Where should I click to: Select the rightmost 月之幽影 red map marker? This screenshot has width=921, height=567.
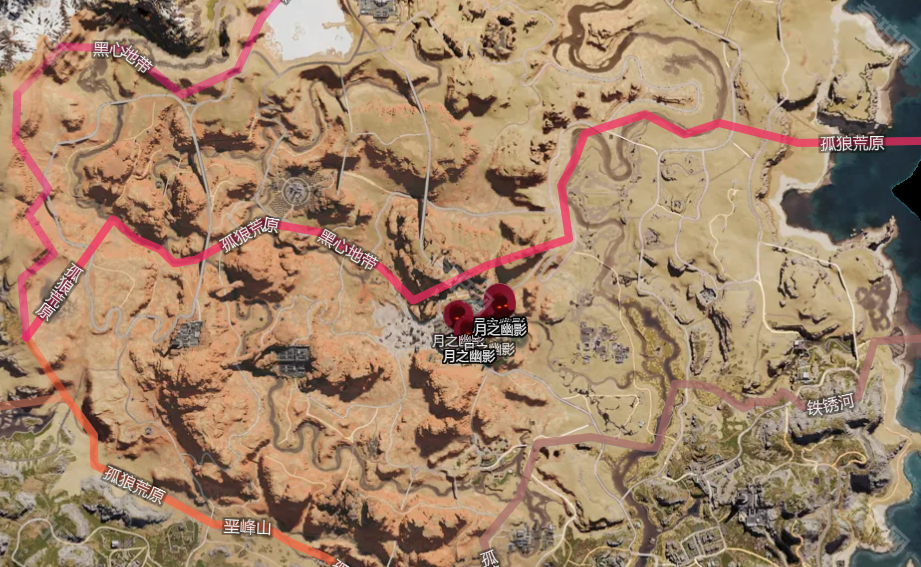point(498,298)
